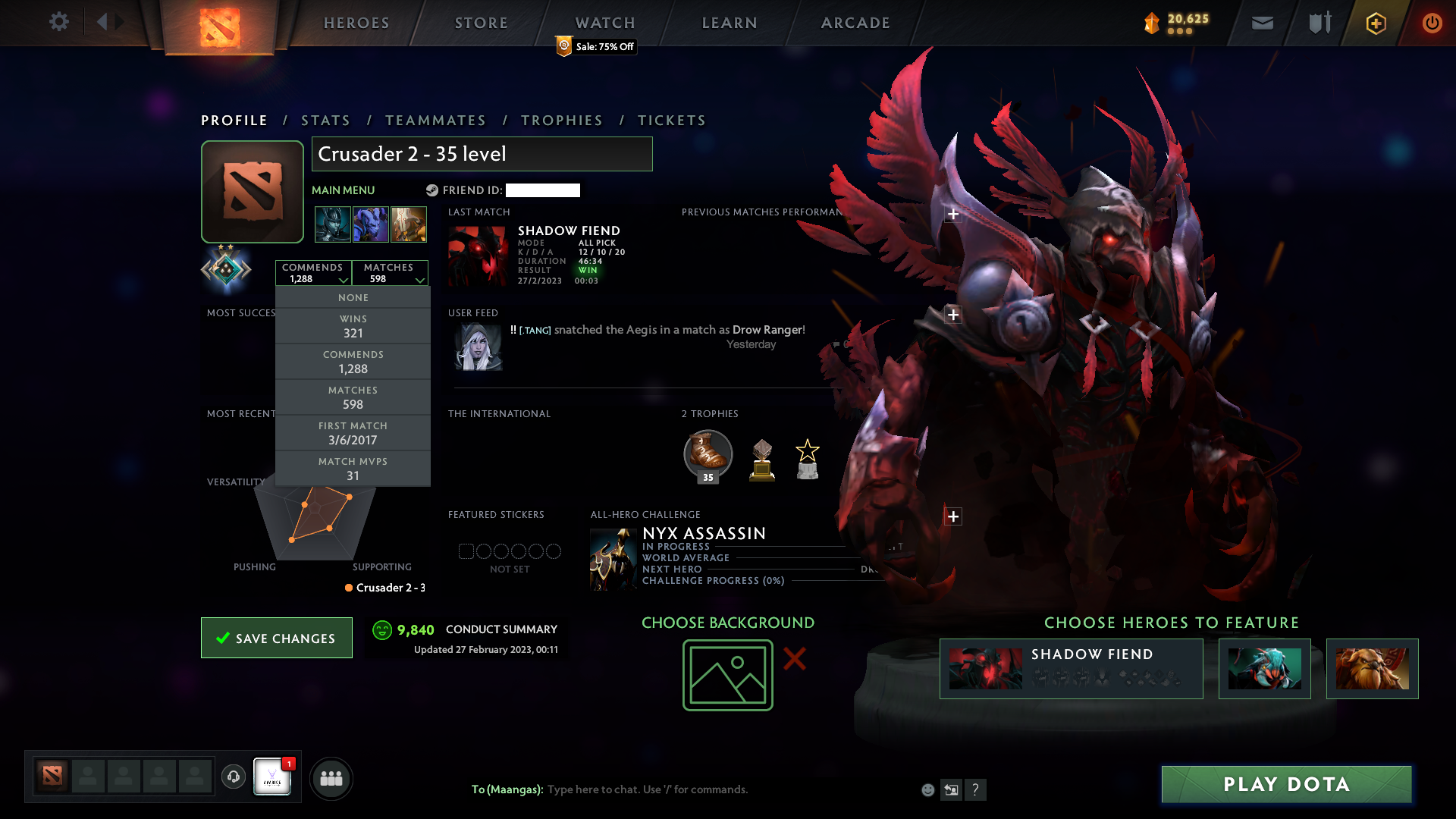Open the friends list icon
The image size is (1456, 819).
tap(331, 778)
